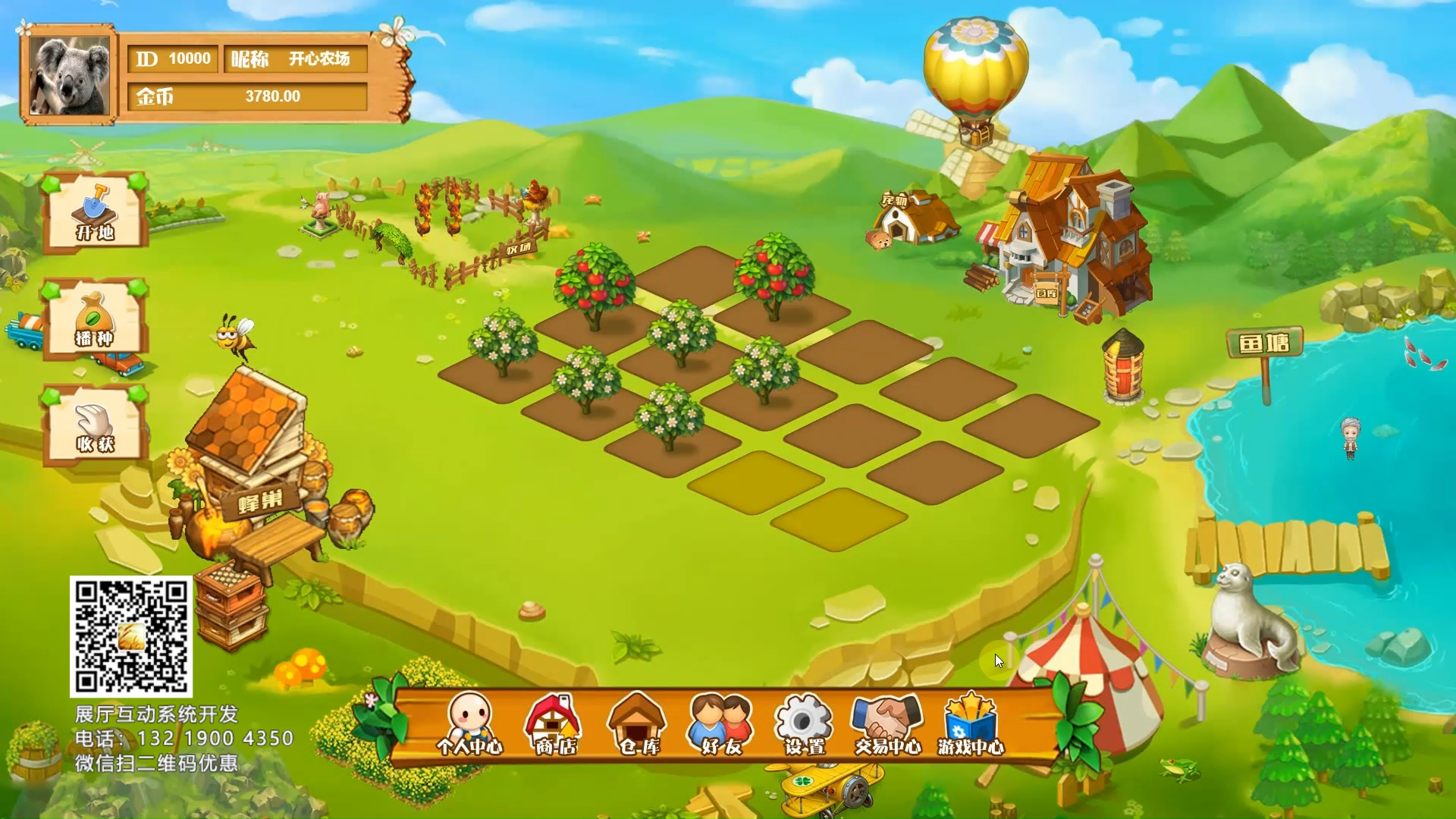Open 个人中心 personal center
Screen dimensions: 1456x819
pos(469,724)
